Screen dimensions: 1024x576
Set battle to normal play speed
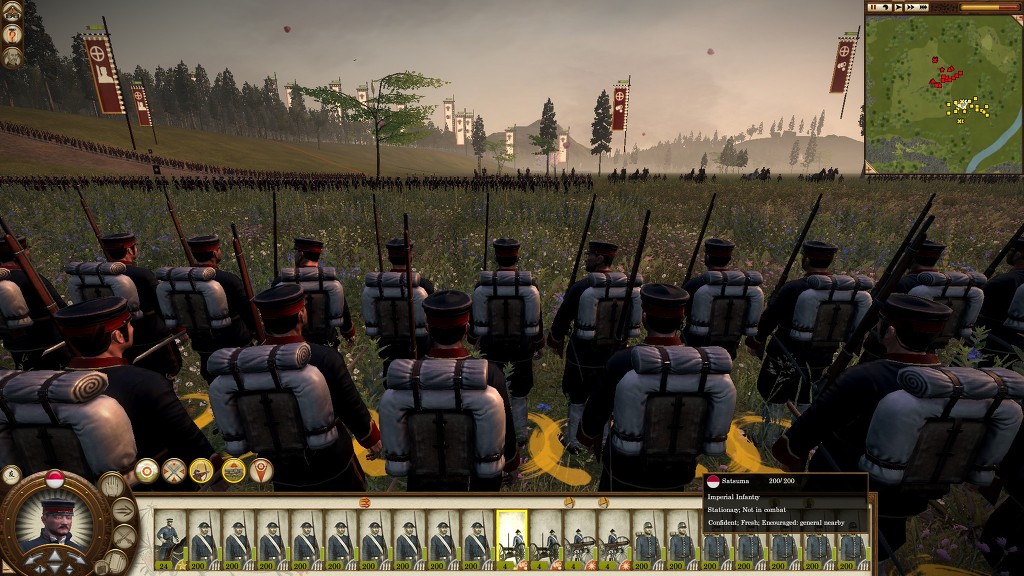[896, 7]
